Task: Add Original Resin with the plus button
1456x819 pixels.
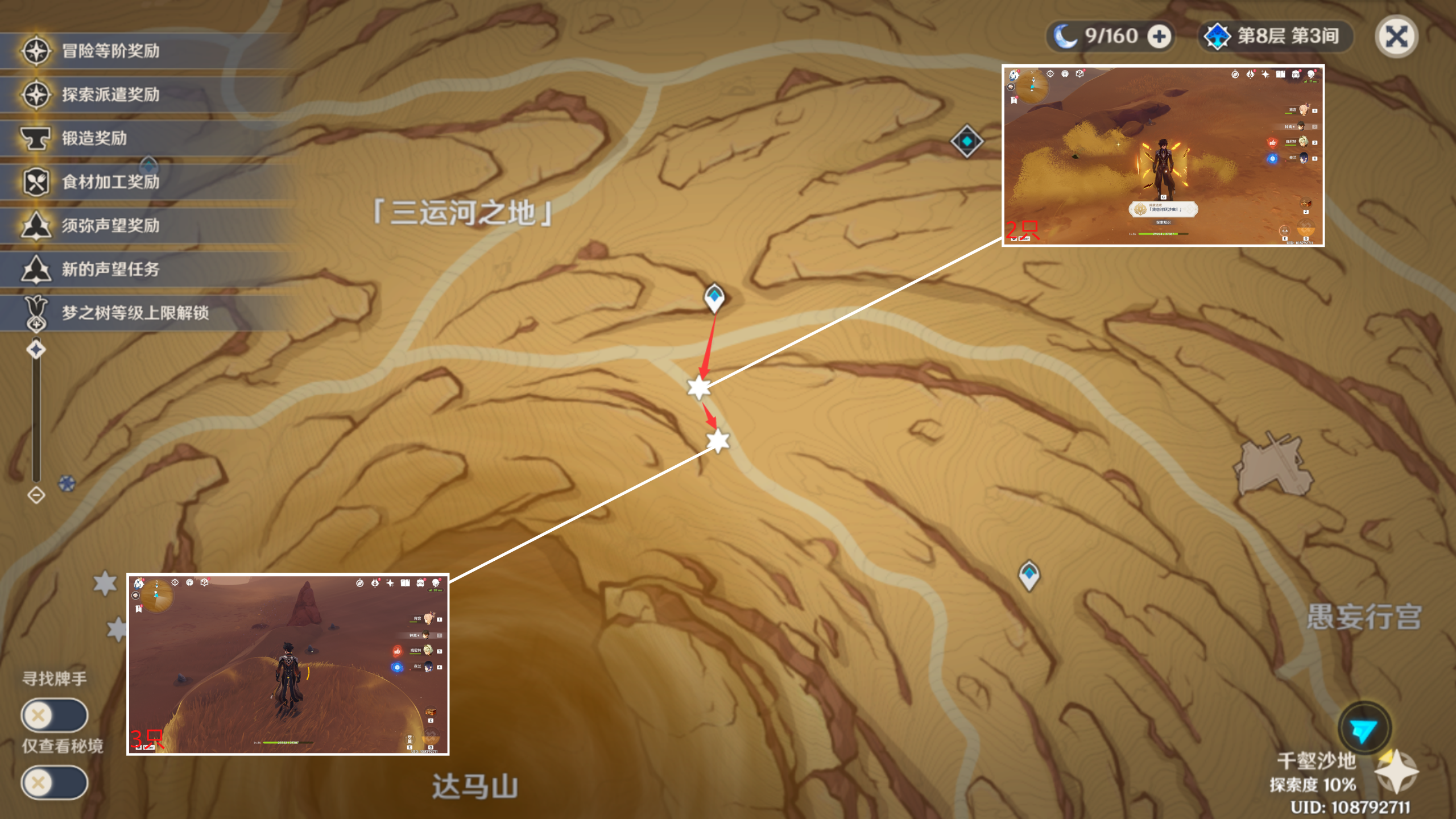Action: coord(1159,37)
